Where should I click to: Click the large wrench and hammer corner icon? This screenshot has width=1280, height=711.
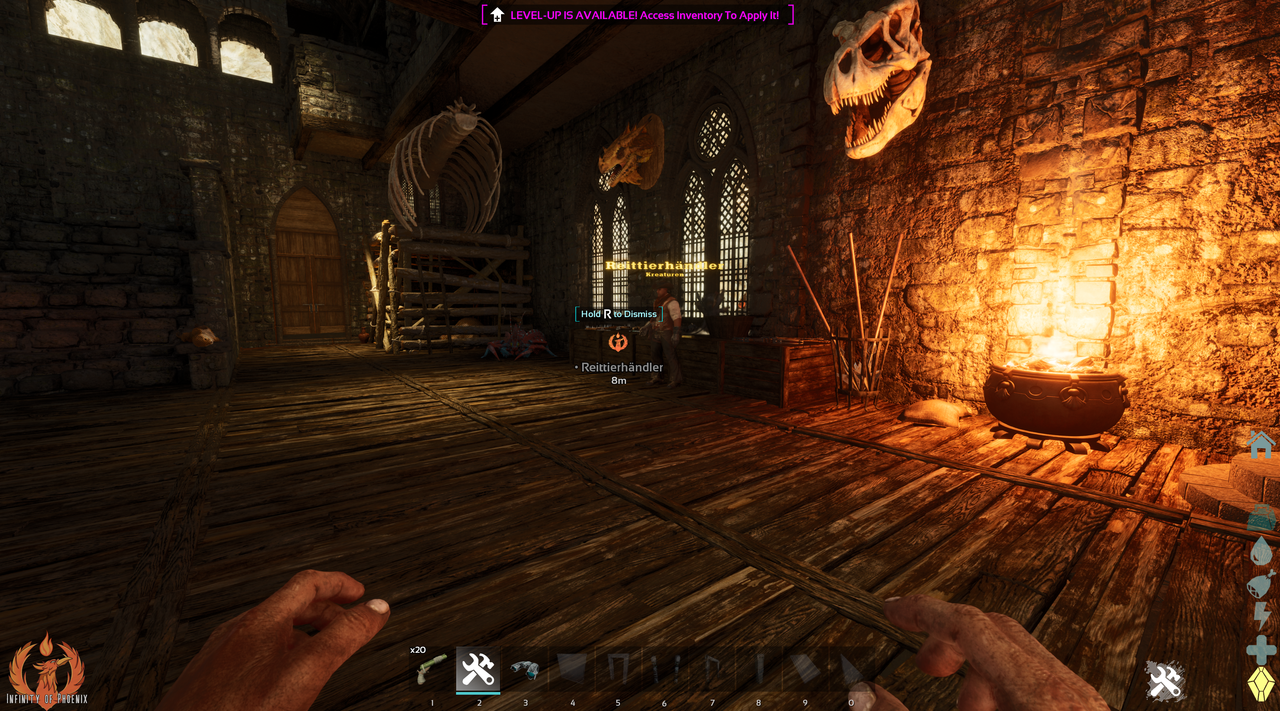[x=1165, y=681]
